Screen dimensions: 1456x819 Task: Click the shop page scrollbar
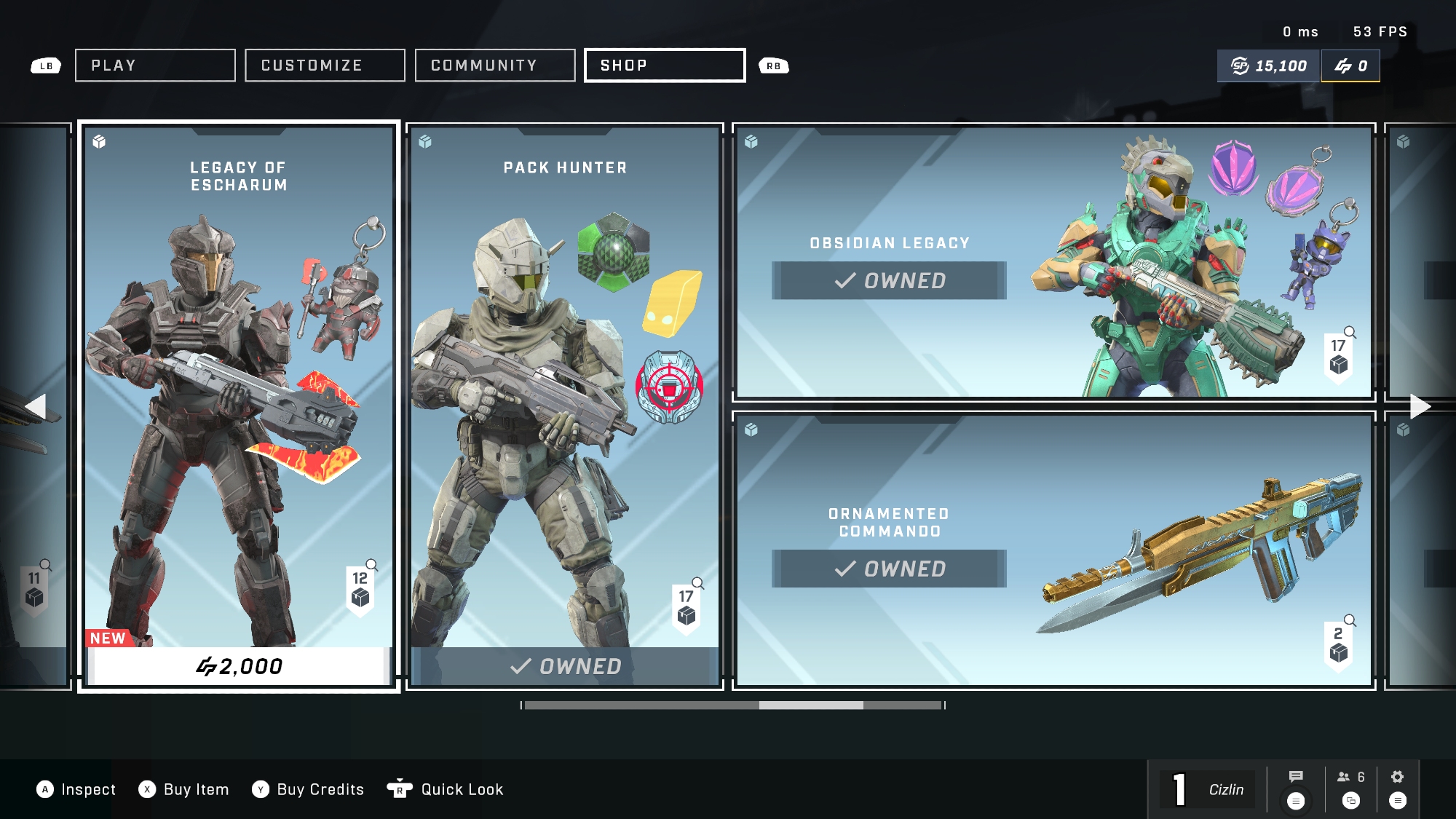pyautogui.click(x=733, y=705)
